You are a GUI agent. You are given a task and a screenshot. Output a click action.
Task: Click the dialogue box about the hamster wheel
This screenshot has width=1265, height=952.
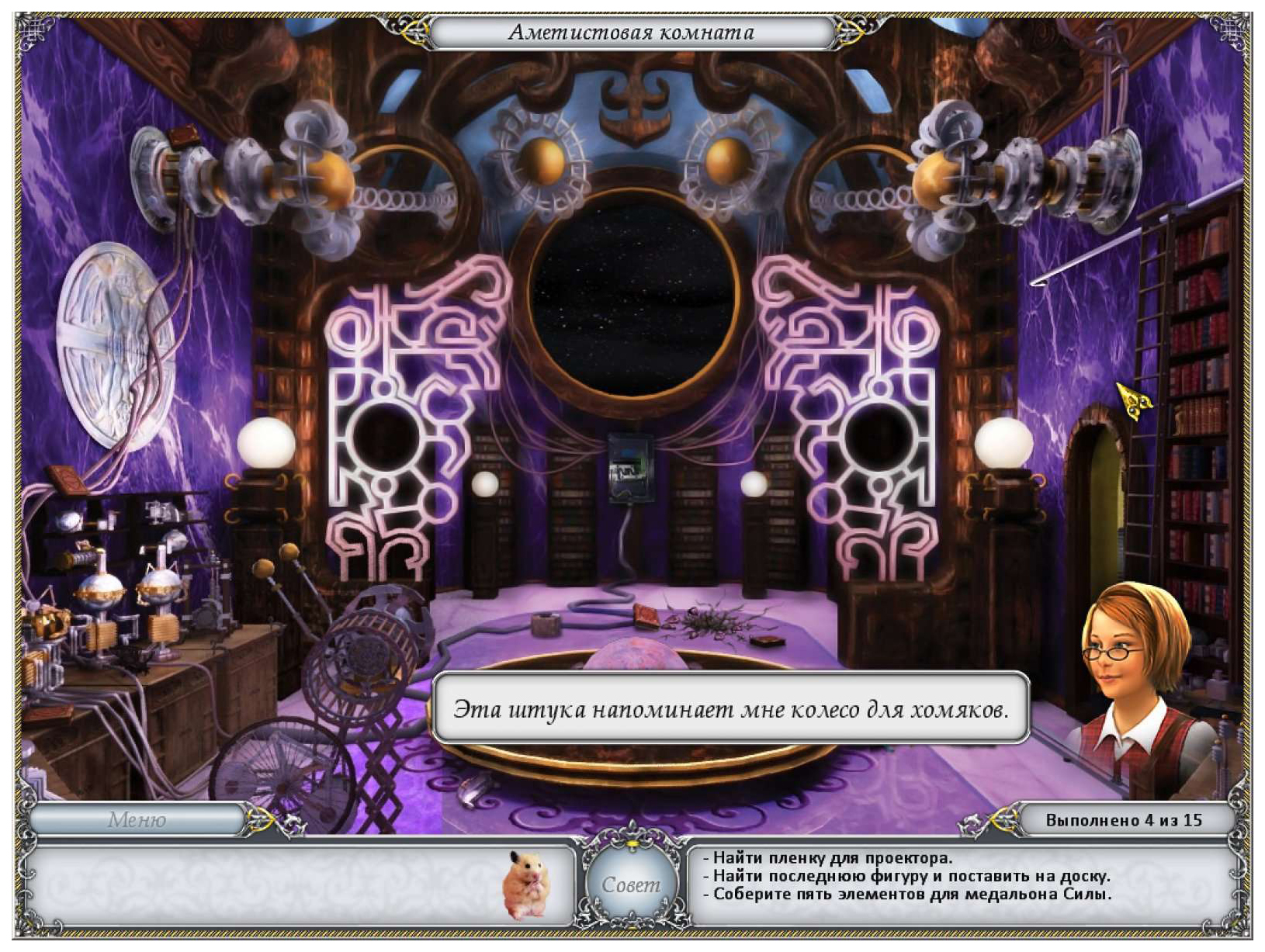[x=731, y=708]
